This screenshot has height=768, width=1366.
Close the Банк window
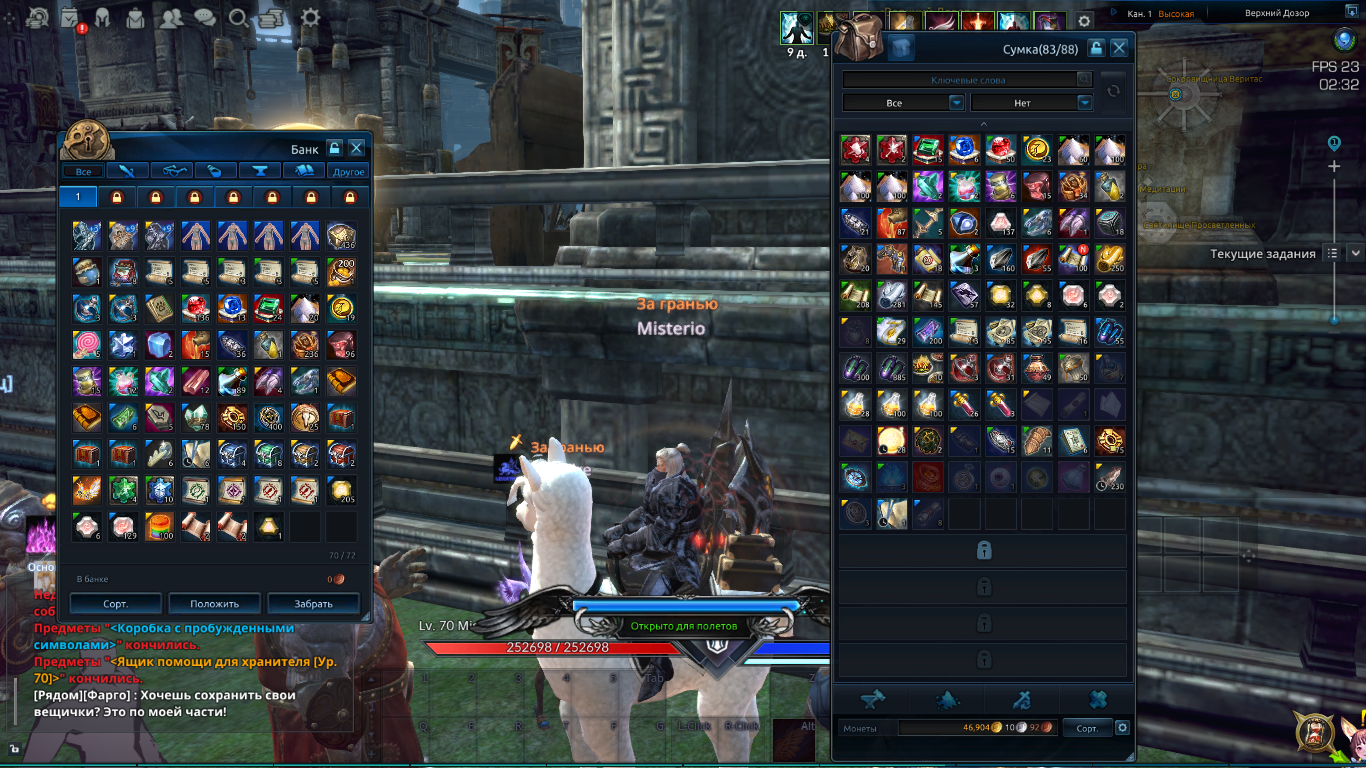pos(356,148)
